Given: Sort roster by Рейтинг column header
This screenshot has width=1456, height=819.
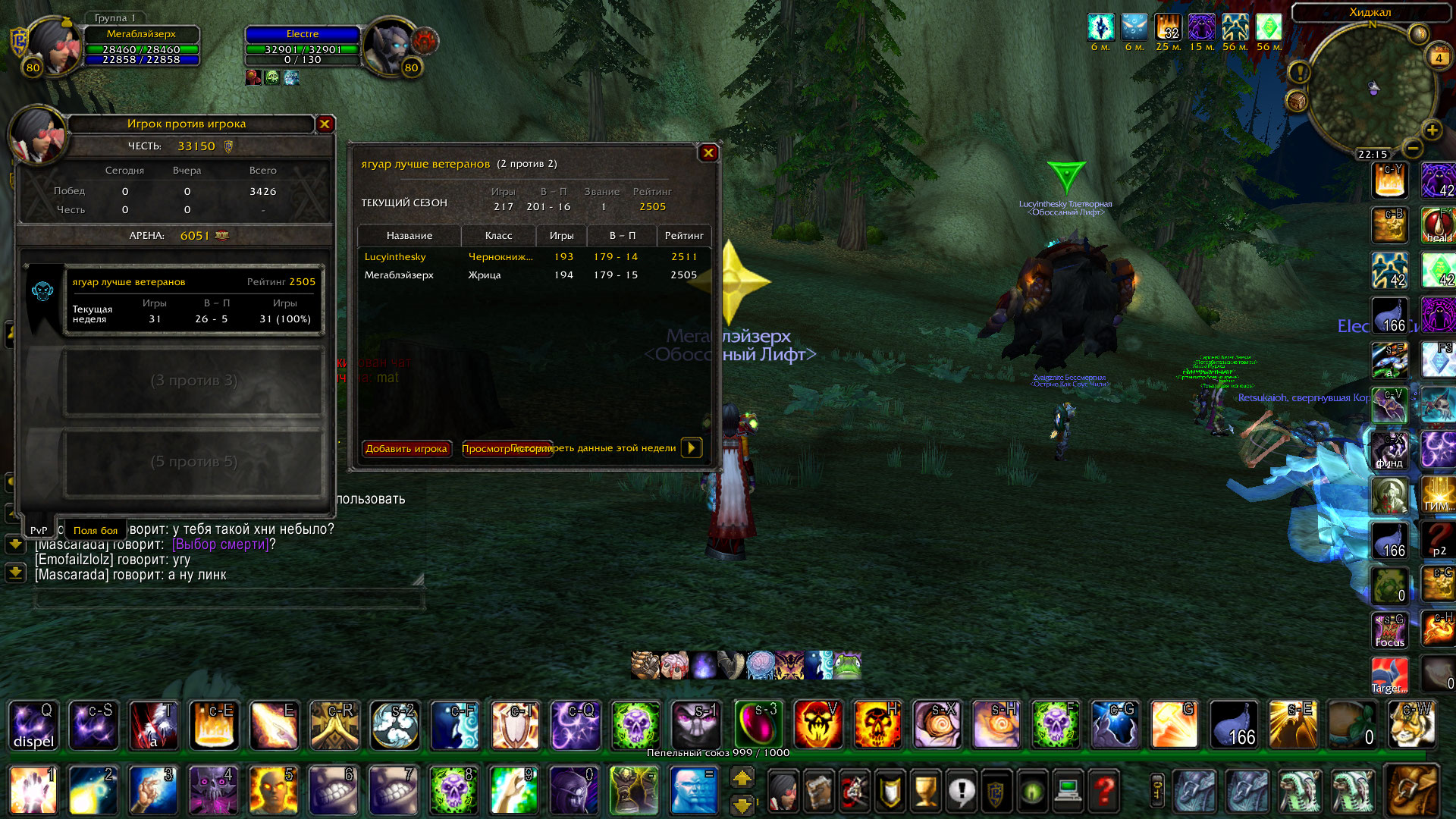Looking at the screenshot, I should point(684,236).
